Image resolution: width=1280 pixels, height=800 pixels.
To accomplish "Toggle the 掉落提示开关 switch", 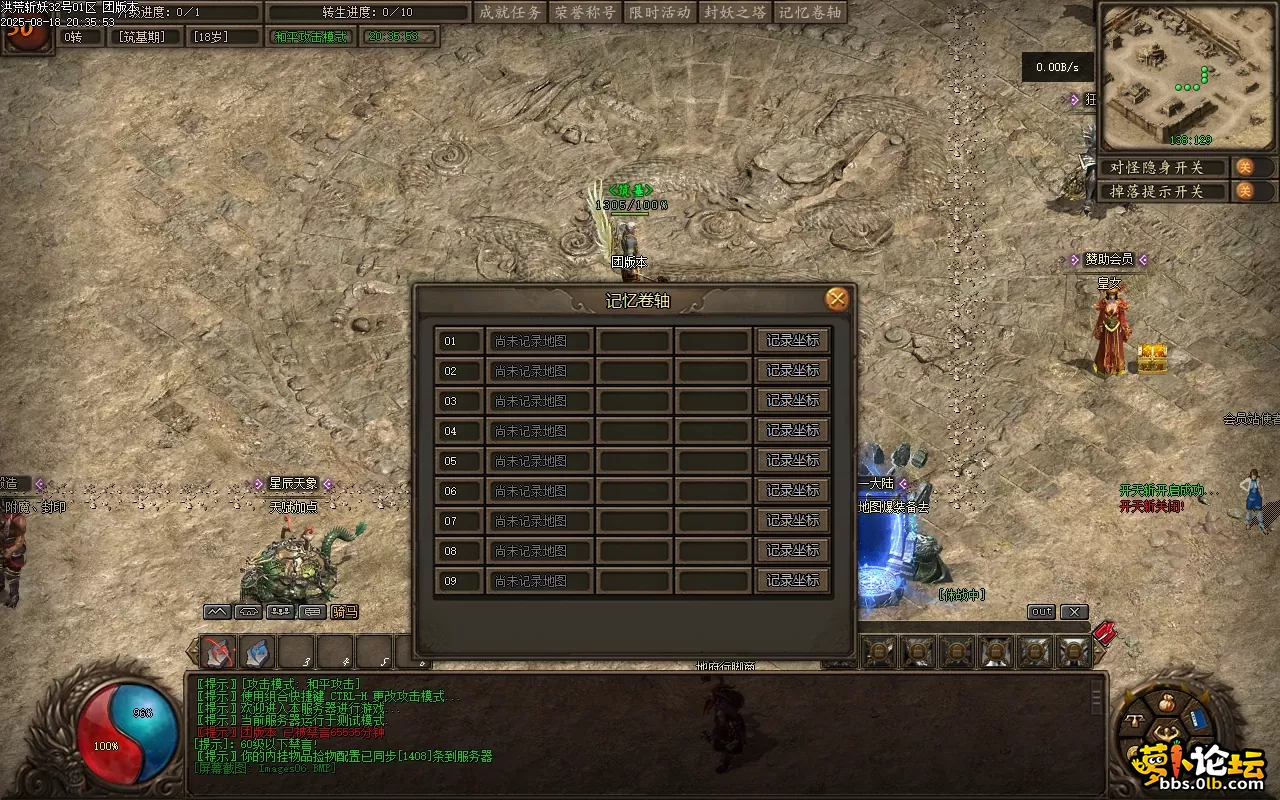I will 1245,191.
